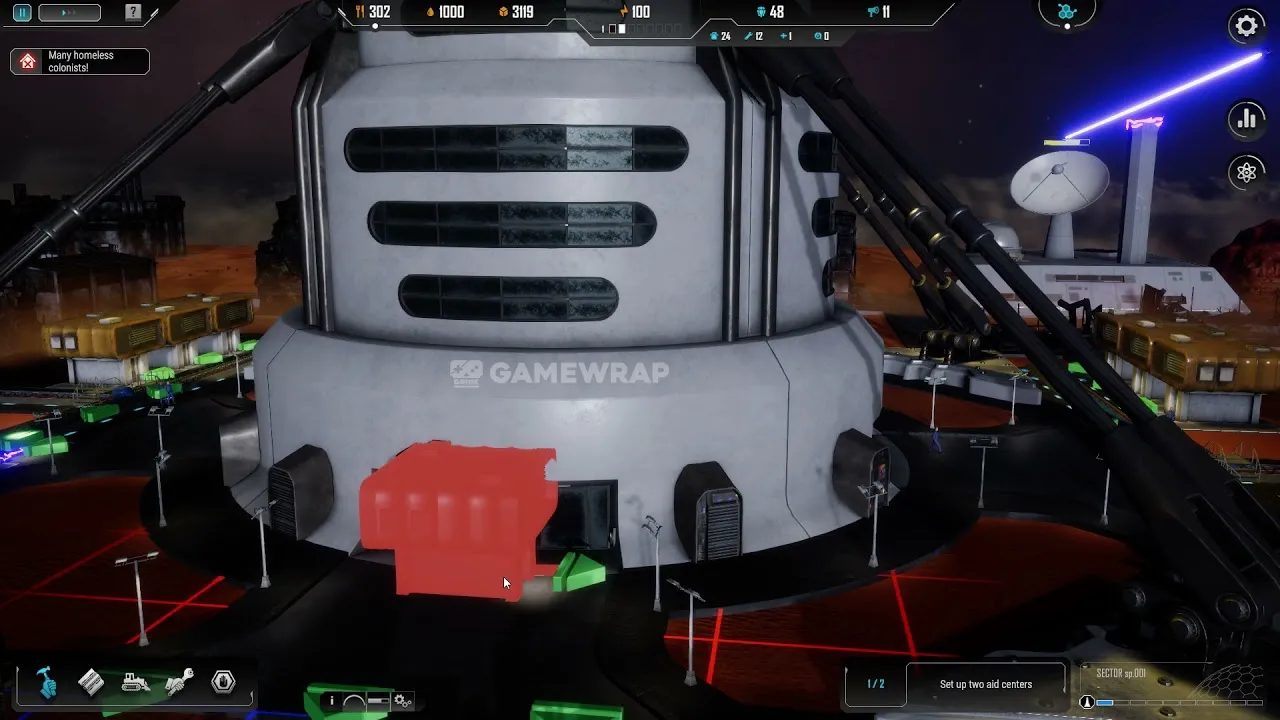The width and height of the screenshot is (1280, 720).
Task: Open the info 'i' view button
Action: pyautogui.click(x=332, y=701)
